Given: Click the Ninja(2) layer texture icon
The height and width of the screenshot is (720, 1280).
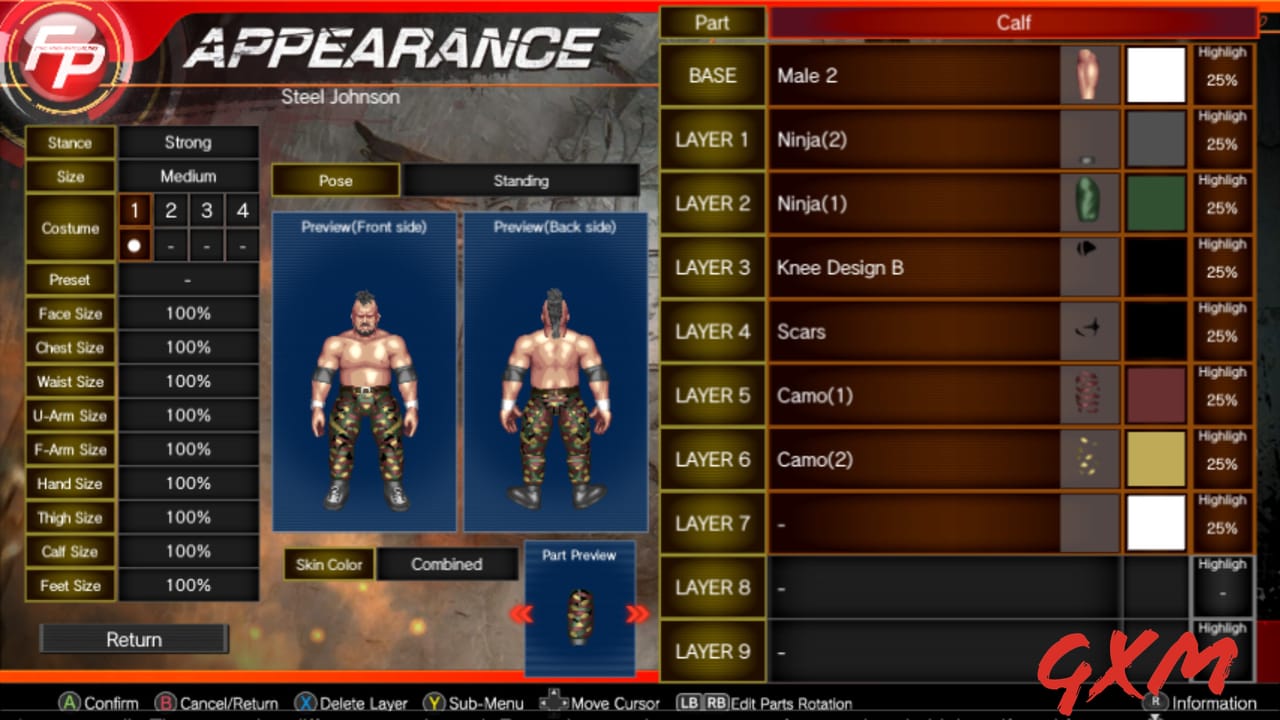Looking at the screenshot, I should click(1089, 139).
